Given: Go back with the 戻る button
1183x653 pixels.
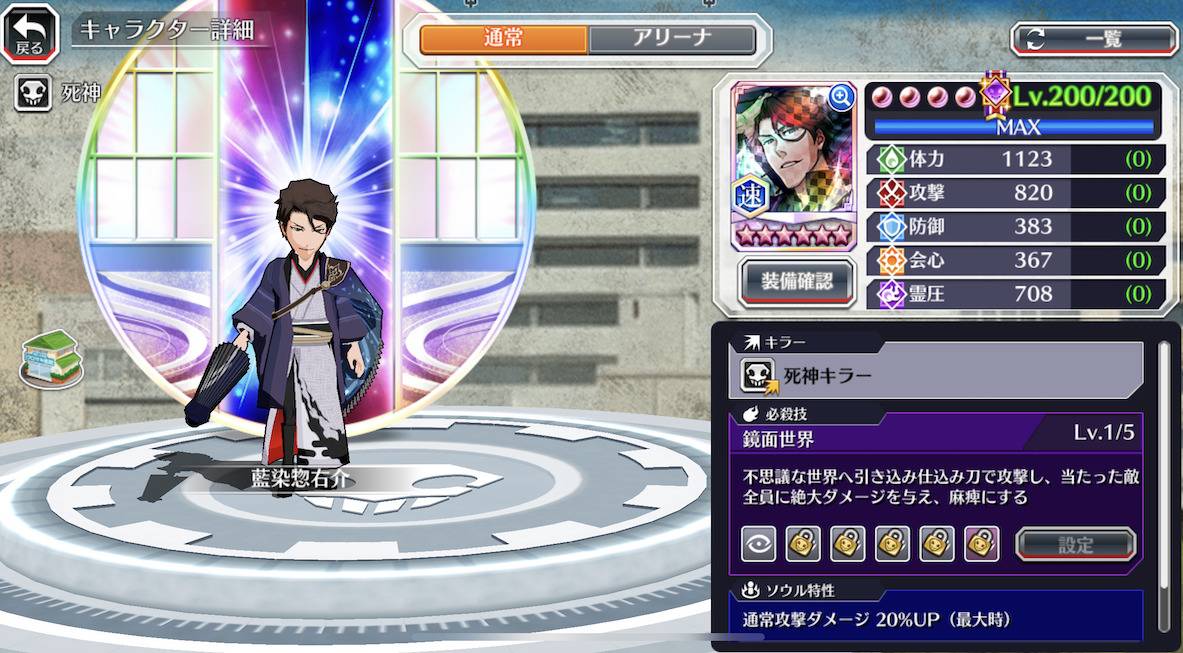Looking at the screenshot, I should [30, 32].
